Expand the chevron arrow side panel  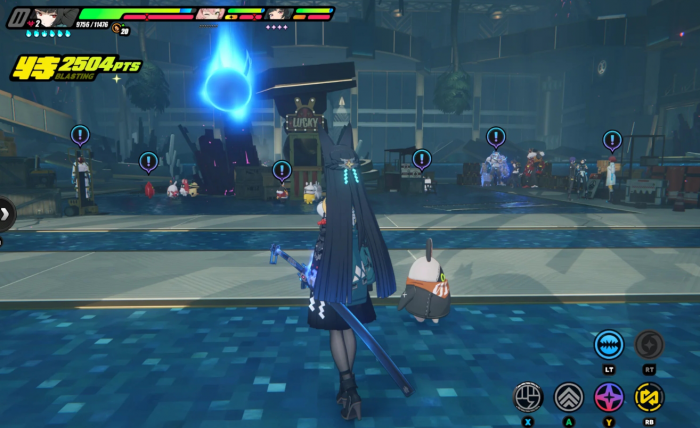click(x=5, y=213)
